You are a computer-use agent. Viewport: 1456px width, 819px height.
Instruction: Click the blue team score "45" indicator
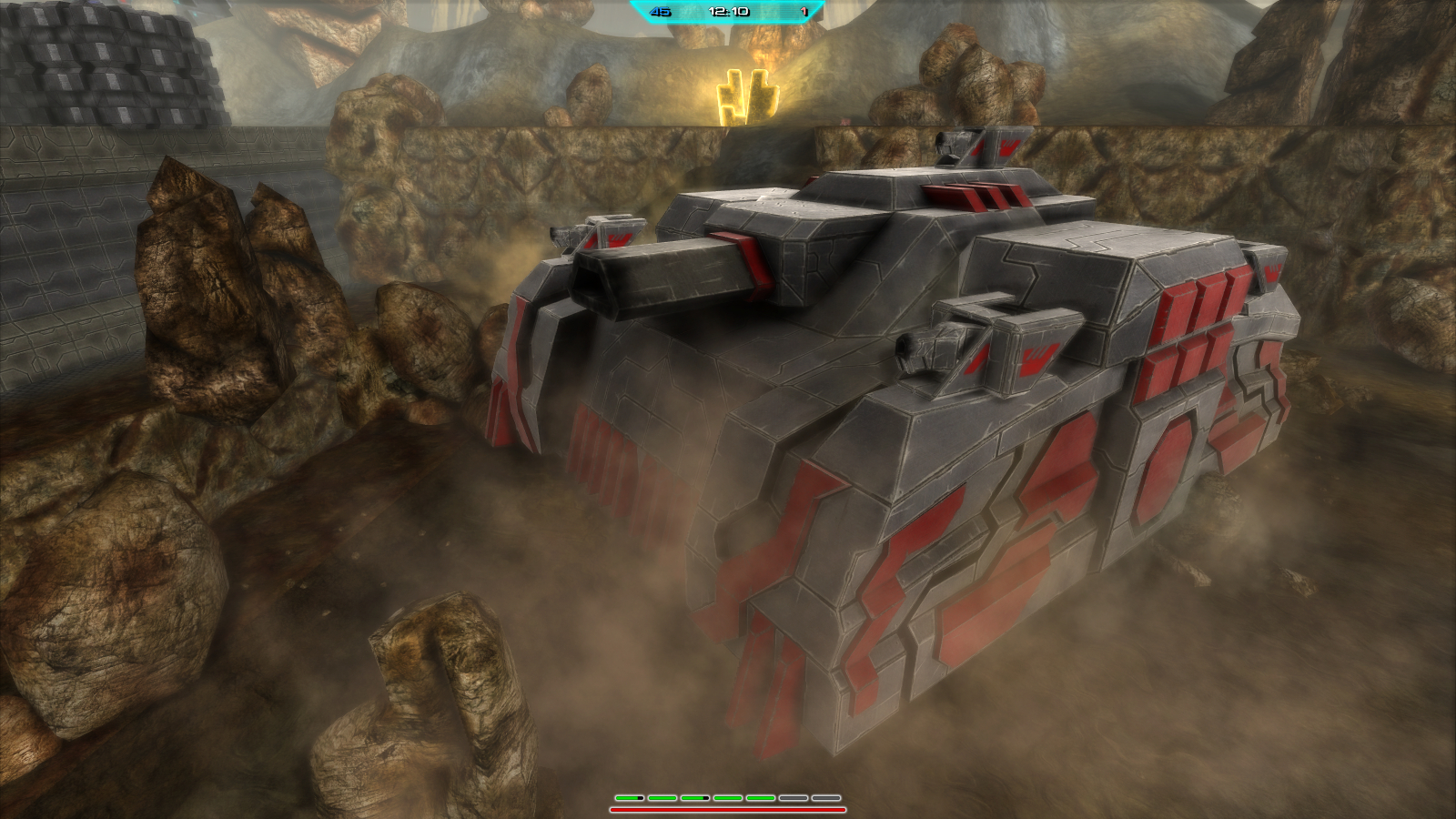659,12
